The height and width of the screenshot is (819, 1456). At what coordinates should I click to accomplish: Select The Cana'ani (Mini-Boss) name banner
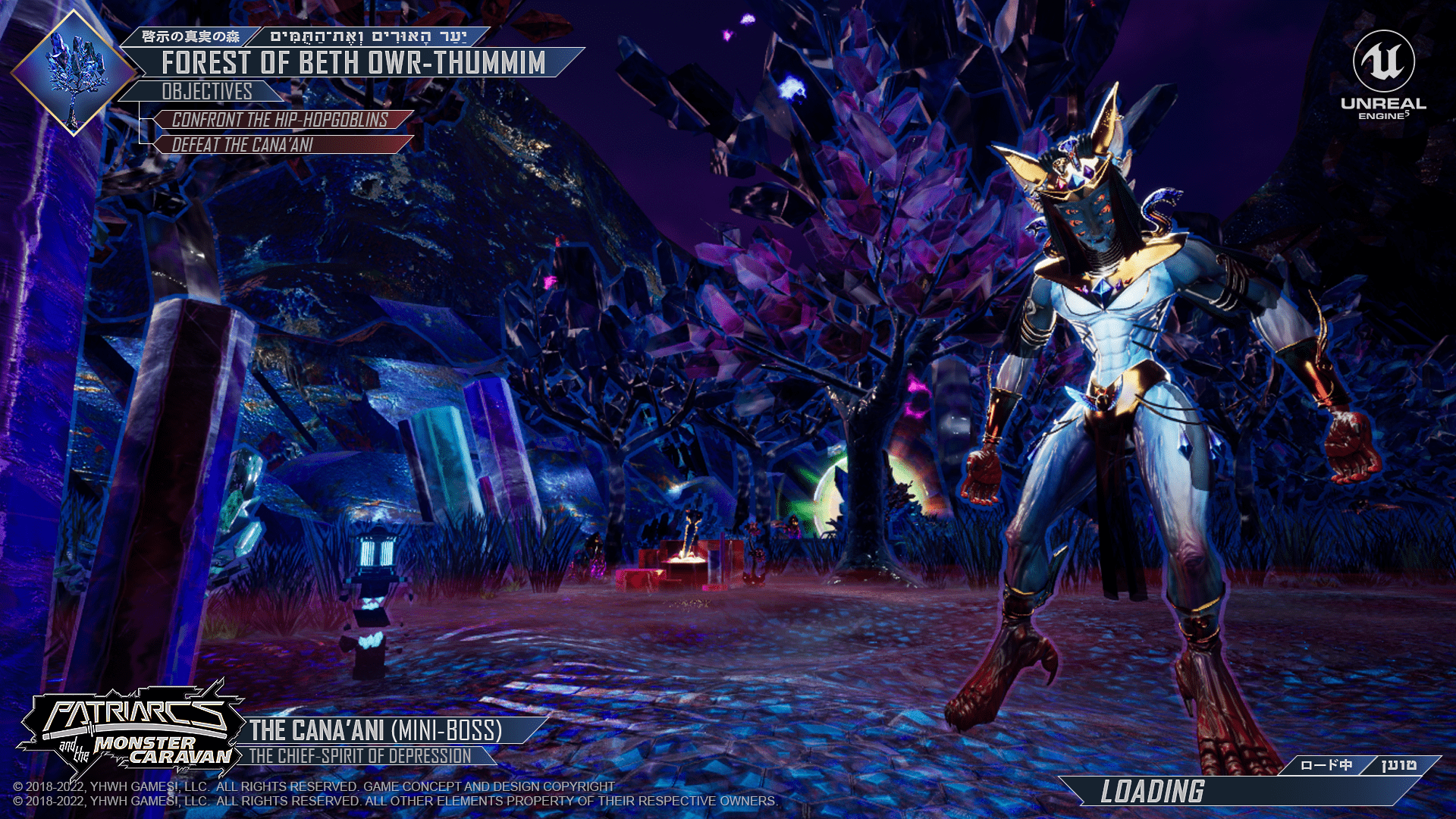click(376, 730)
